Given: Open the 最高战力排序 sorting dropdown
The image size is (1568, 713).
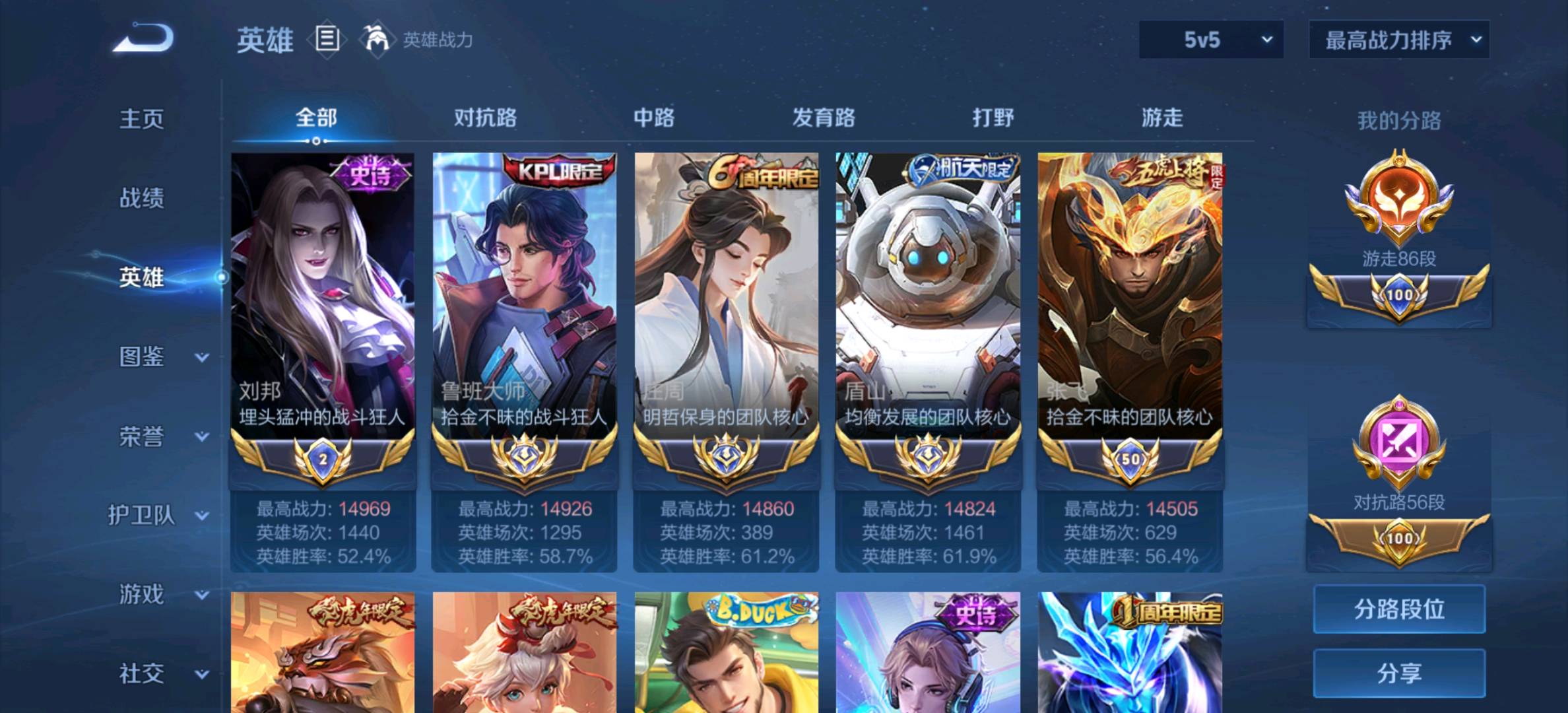Looking at the screenshot, I should pos(1399,40).
